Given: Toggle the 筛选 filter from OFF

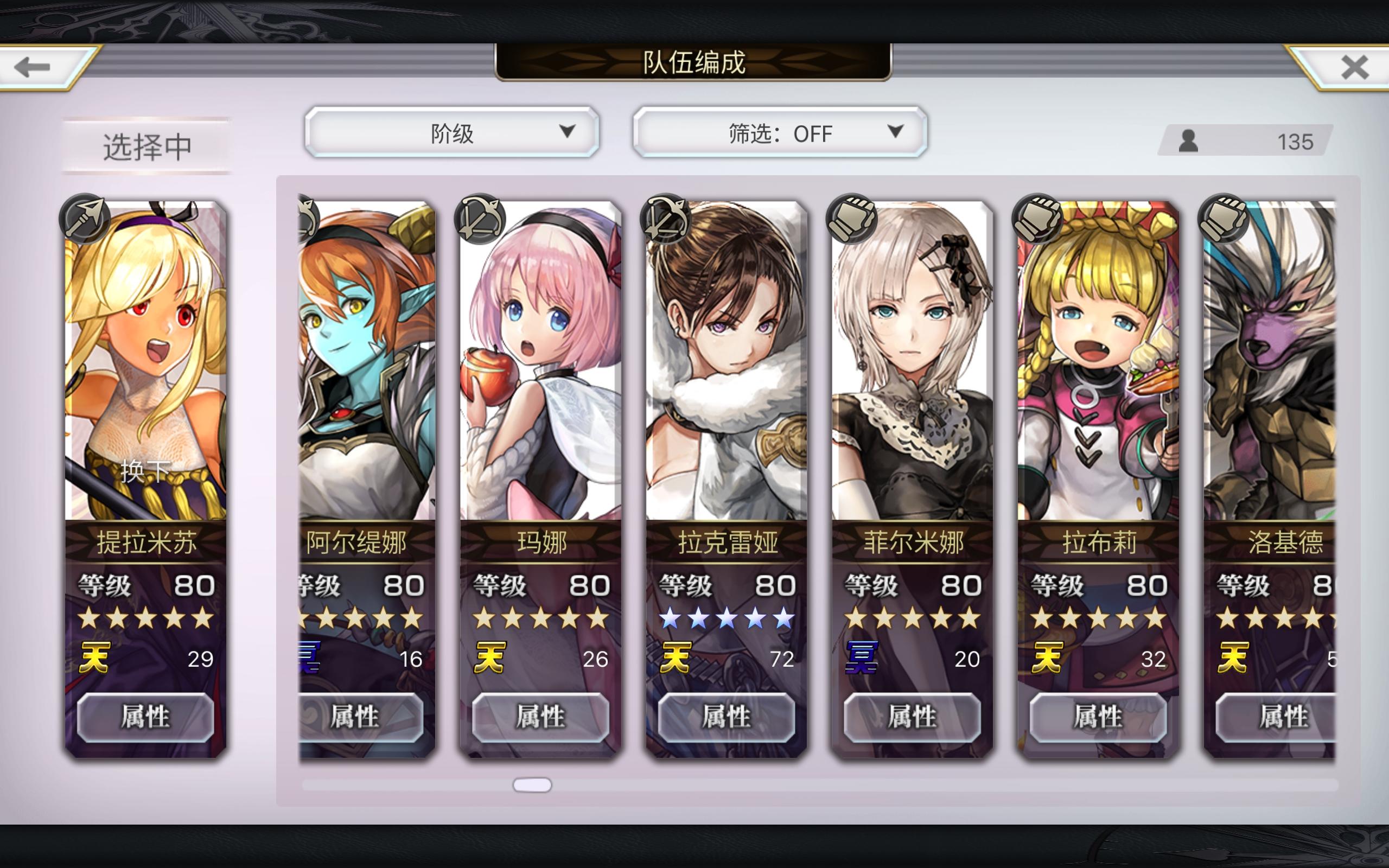Looking at the screenshot, I should click(778, 132).
